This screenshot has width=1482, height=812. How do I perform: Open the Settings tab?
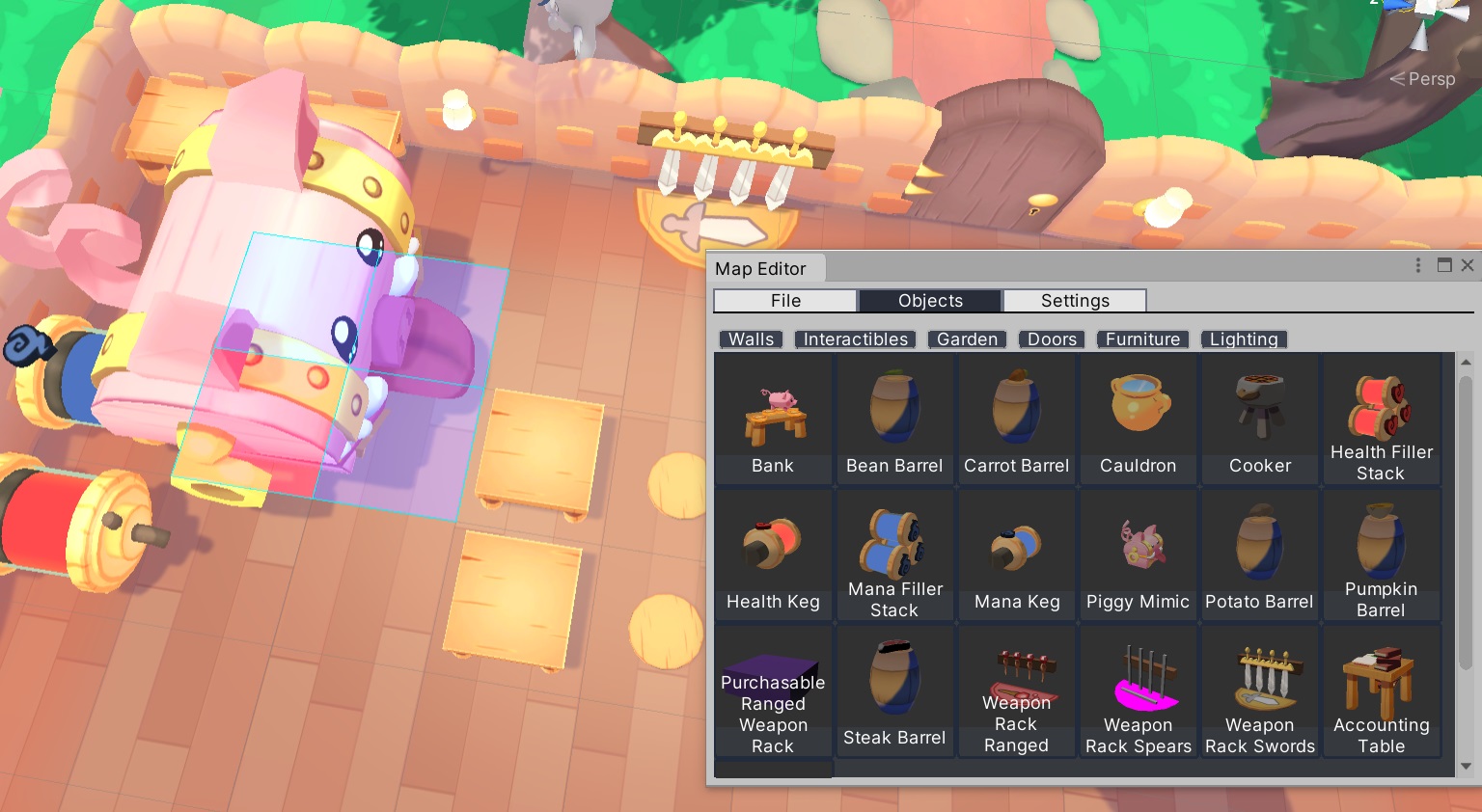(x=1075, y=301)
